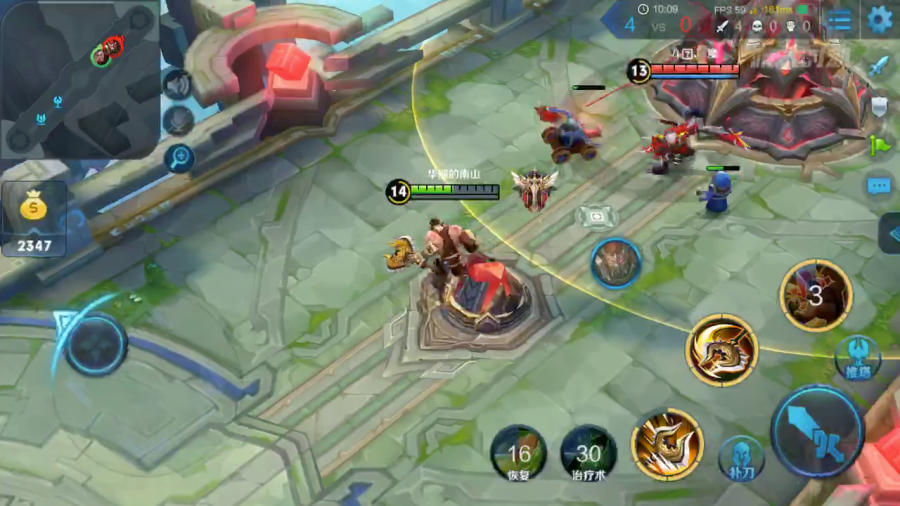Toggle the speaker sound icon beside minimap
Screen dimensions: 900x506
(177, 85)
